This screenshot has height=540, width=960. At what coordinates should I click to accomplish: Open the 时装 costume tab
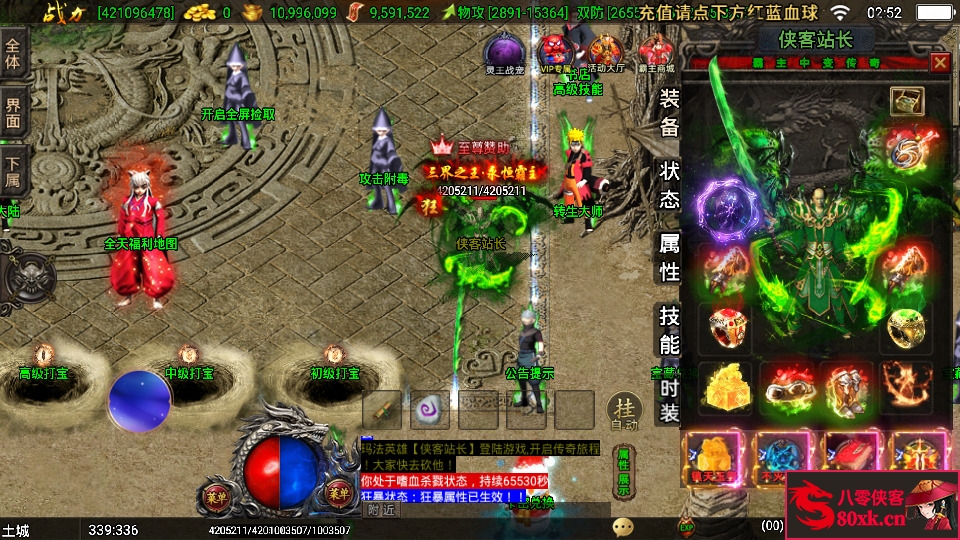pyautogui.click(x=669, y=400)
